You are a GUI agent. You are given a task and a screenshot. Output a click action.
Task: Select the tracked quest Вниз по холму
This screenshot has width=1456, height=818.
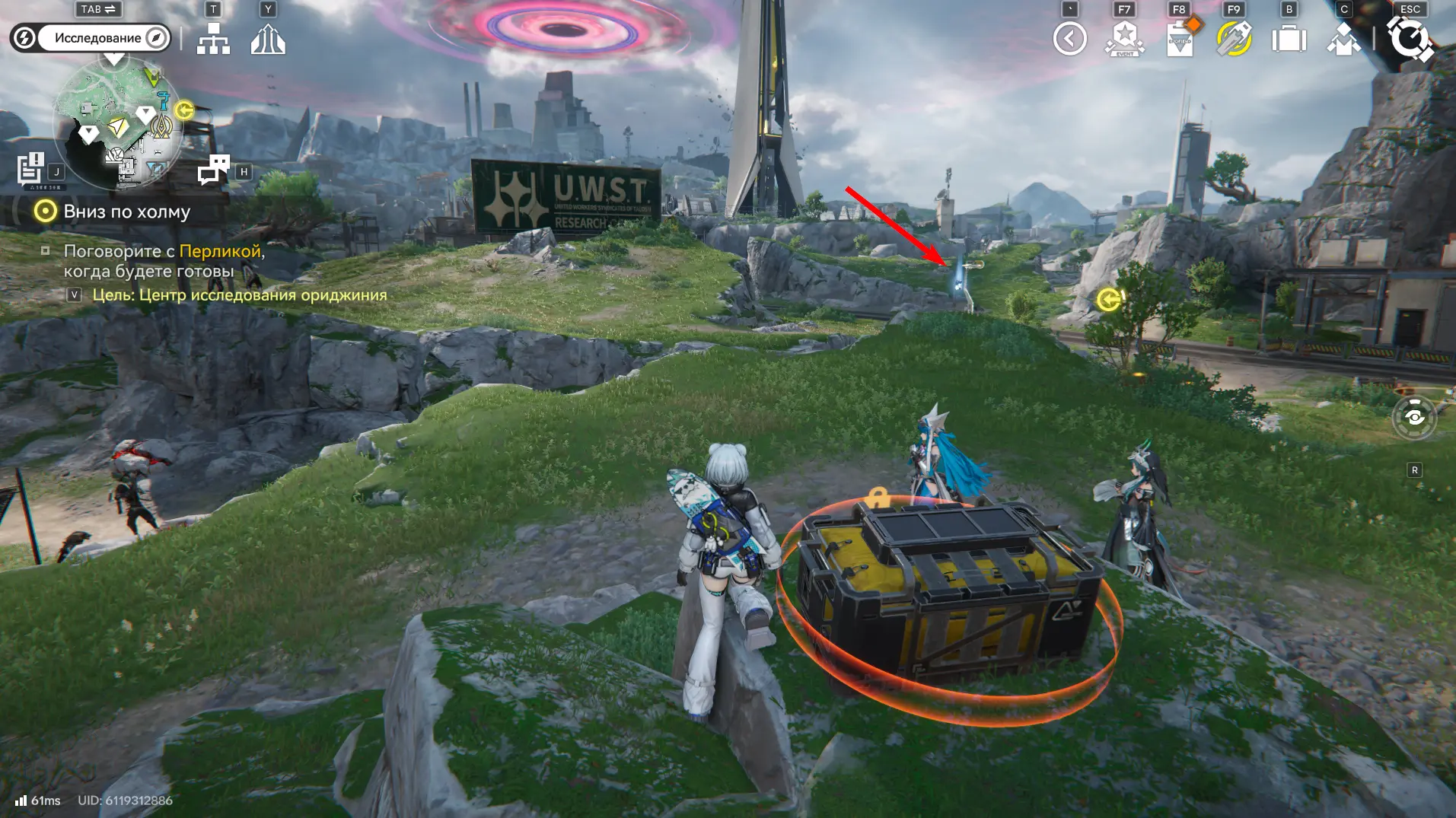[x=126, y=212]
